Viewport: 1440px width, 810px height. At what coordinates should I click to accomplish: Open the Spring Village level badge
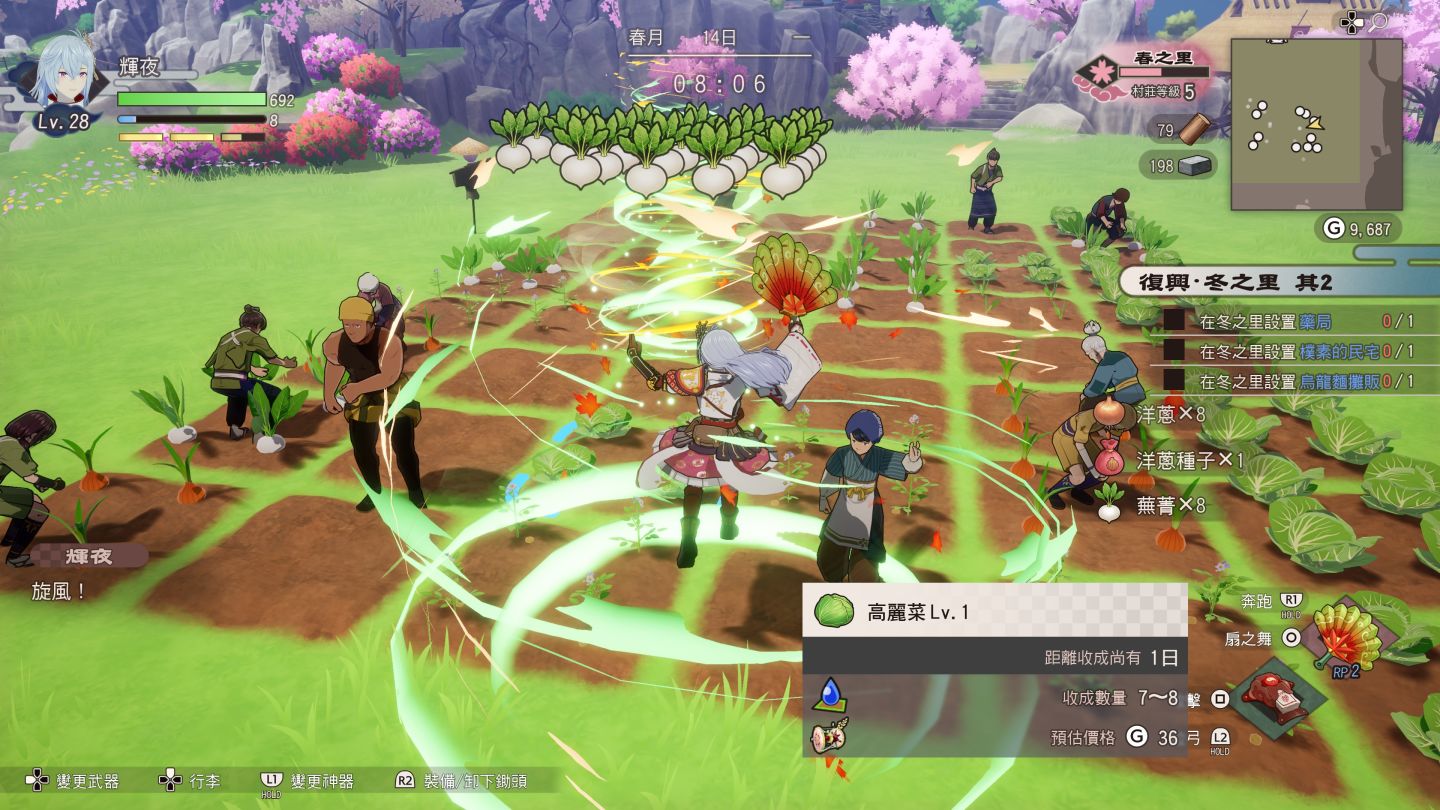tap(1102, 73)
